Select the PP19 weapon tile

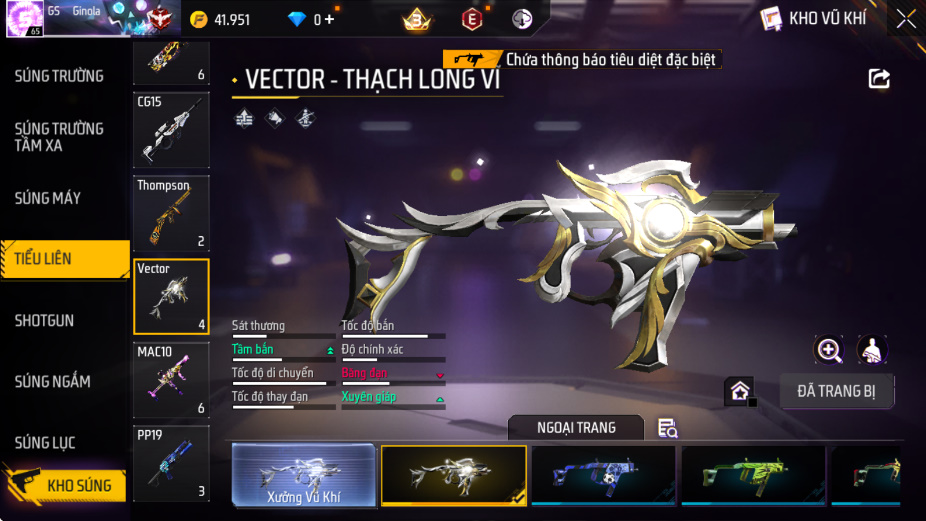[171, 463]
